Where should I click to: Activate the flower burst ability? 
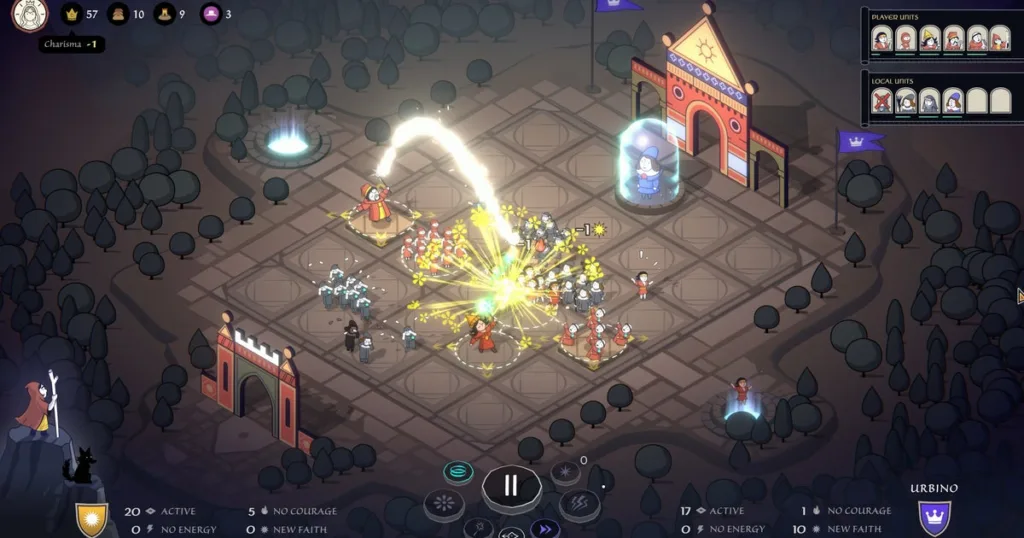[x=443, y=504]
